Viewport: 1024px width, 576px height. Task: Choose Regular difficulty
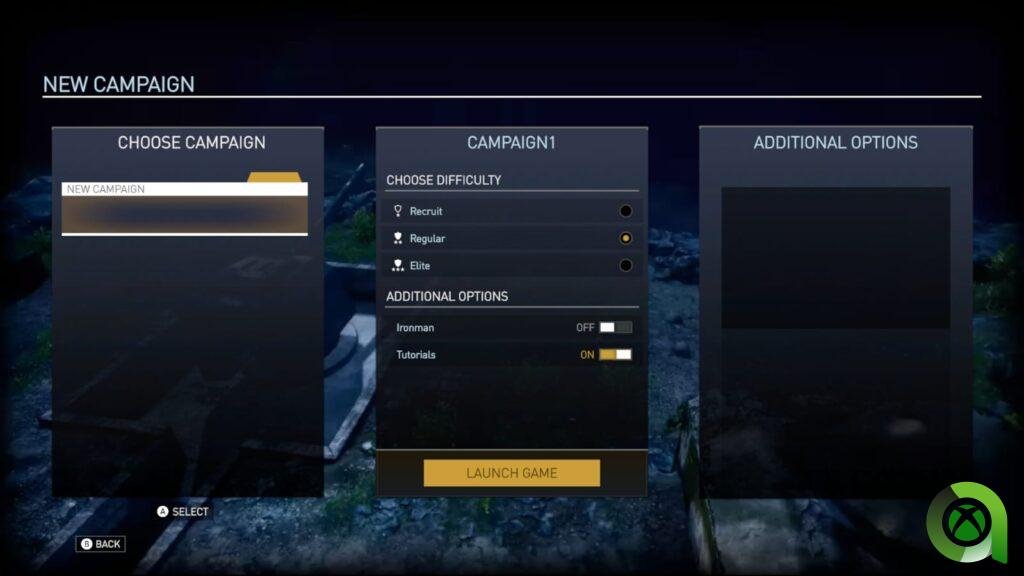625,239
